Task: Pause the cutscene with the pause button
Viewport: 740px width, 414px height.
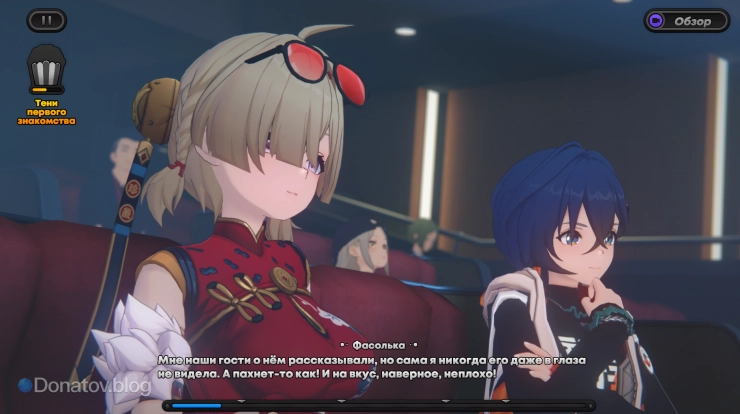Action: click(46, 20)
